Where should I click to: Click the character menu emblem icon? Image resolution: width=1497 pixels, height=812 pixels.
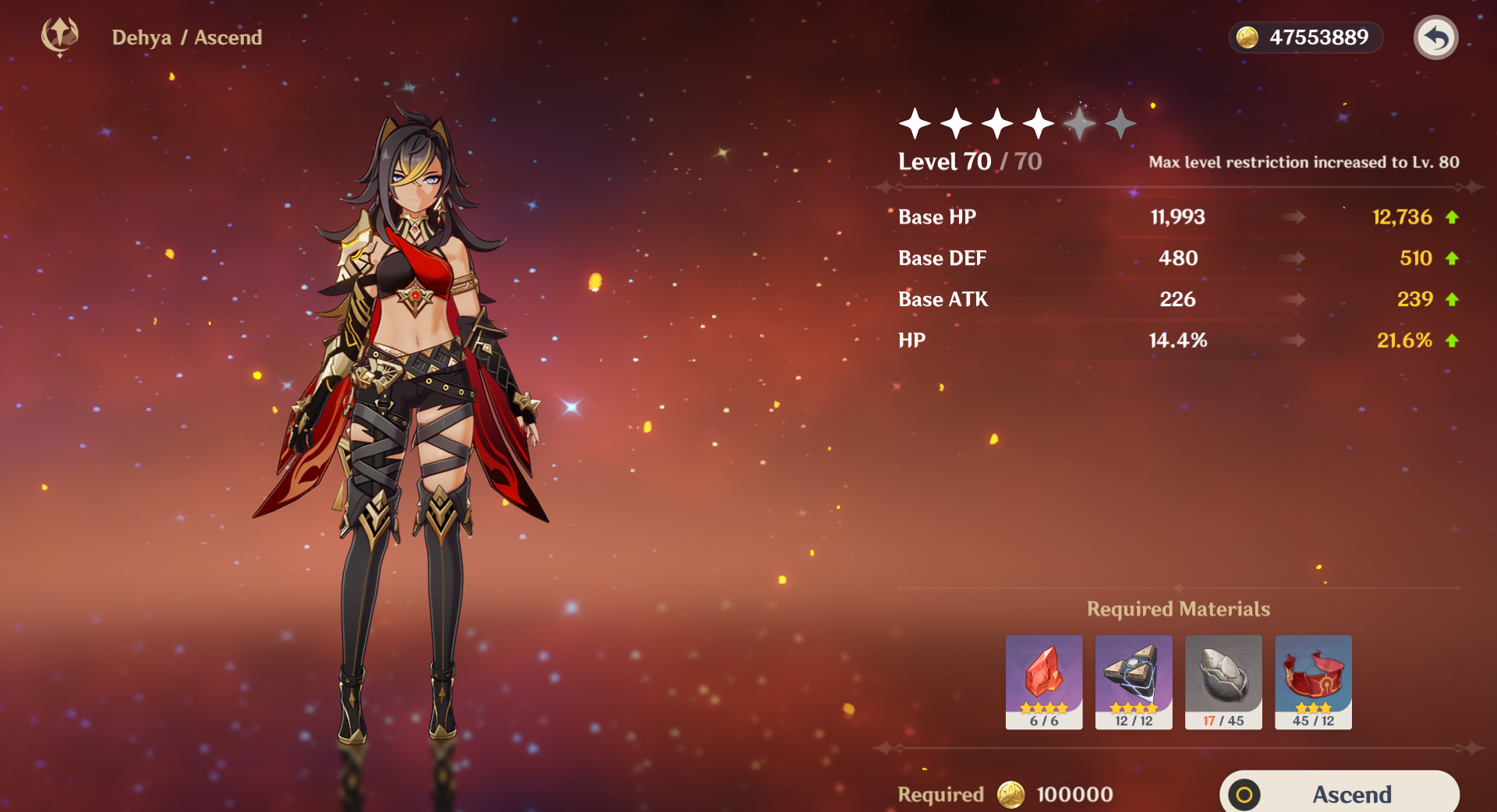tap(60, 36)
